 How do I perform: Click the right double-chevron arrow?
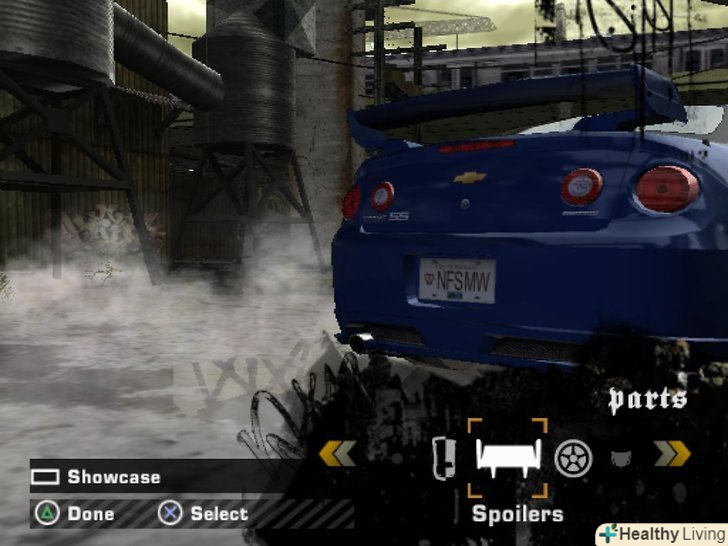(672, 454)
